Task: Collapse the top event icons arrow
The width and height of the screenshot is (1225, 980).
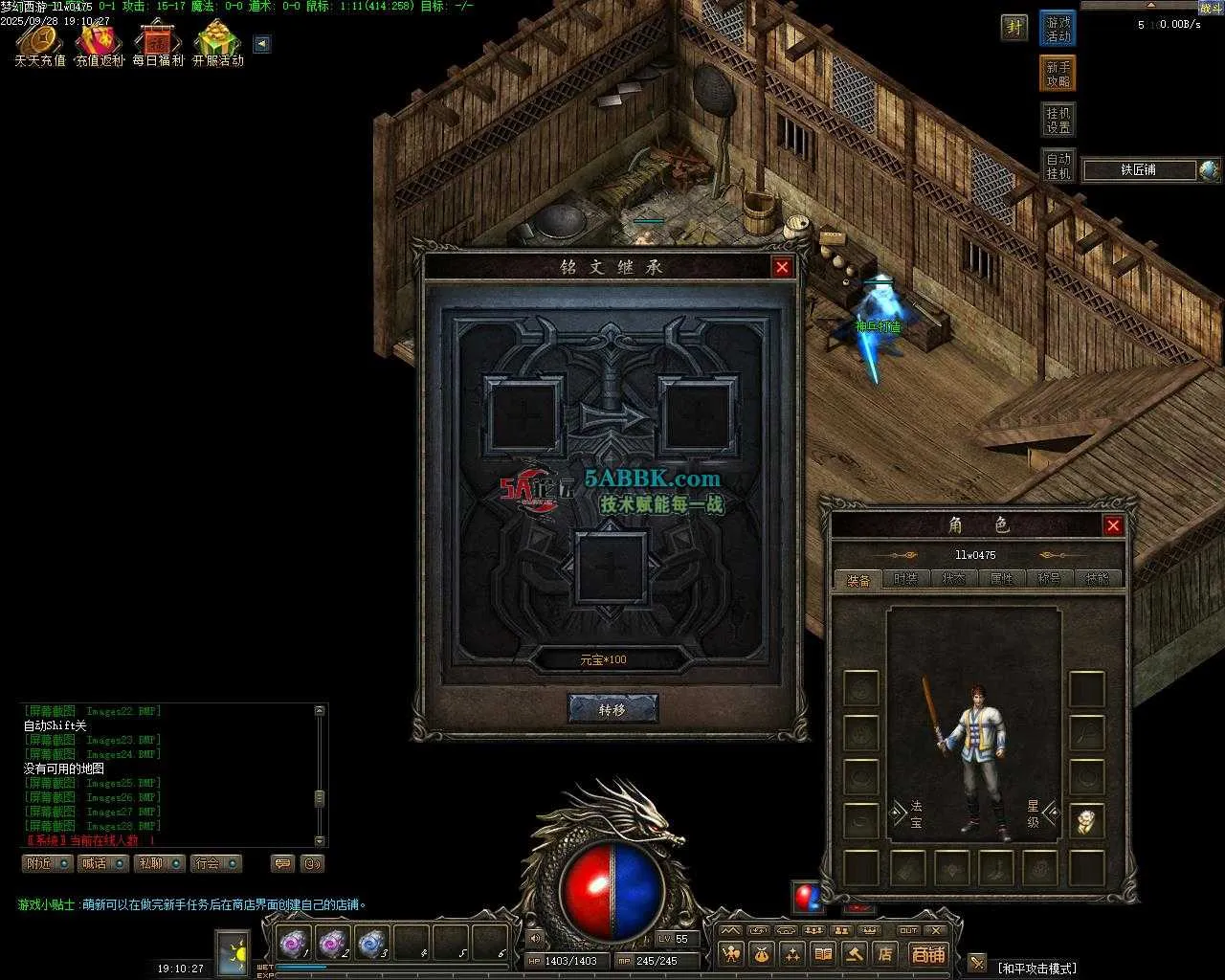Action: (262, 44)
